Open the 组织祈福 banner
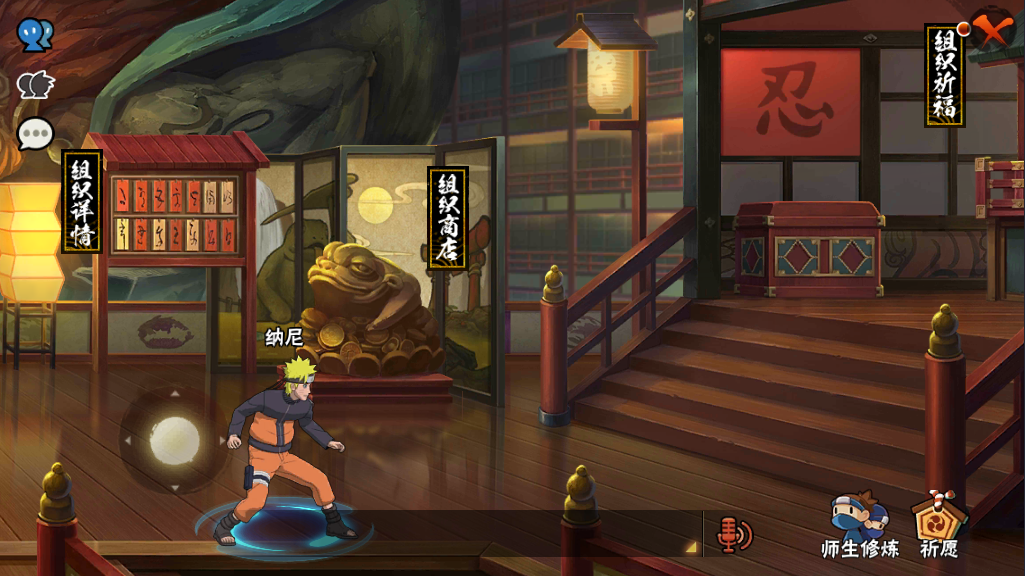This screenshot has height=576, width=1025. pos(944,76)
